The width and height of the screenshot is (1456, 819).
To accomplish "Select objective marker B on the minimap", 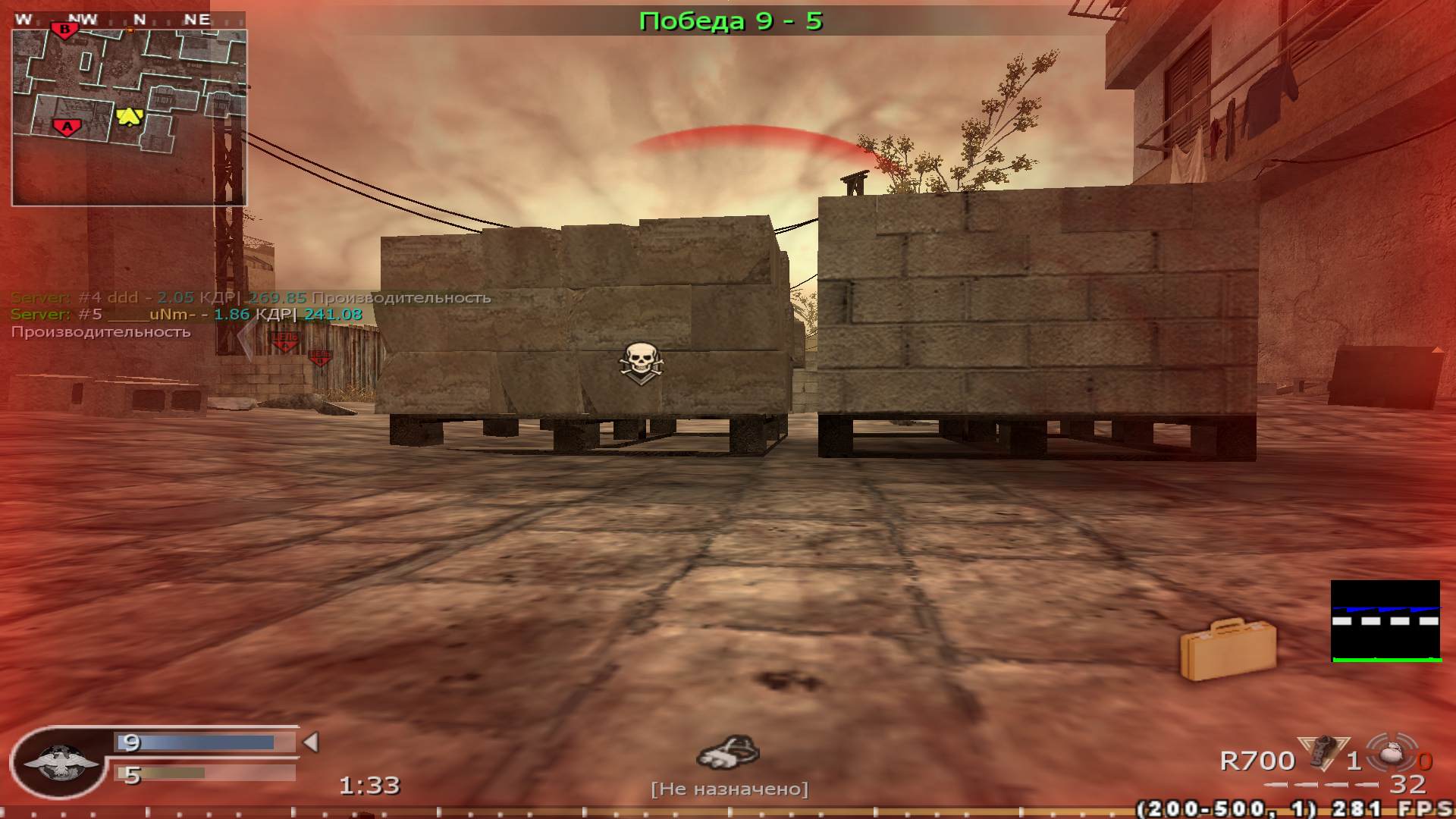I will tap(64, 29).
